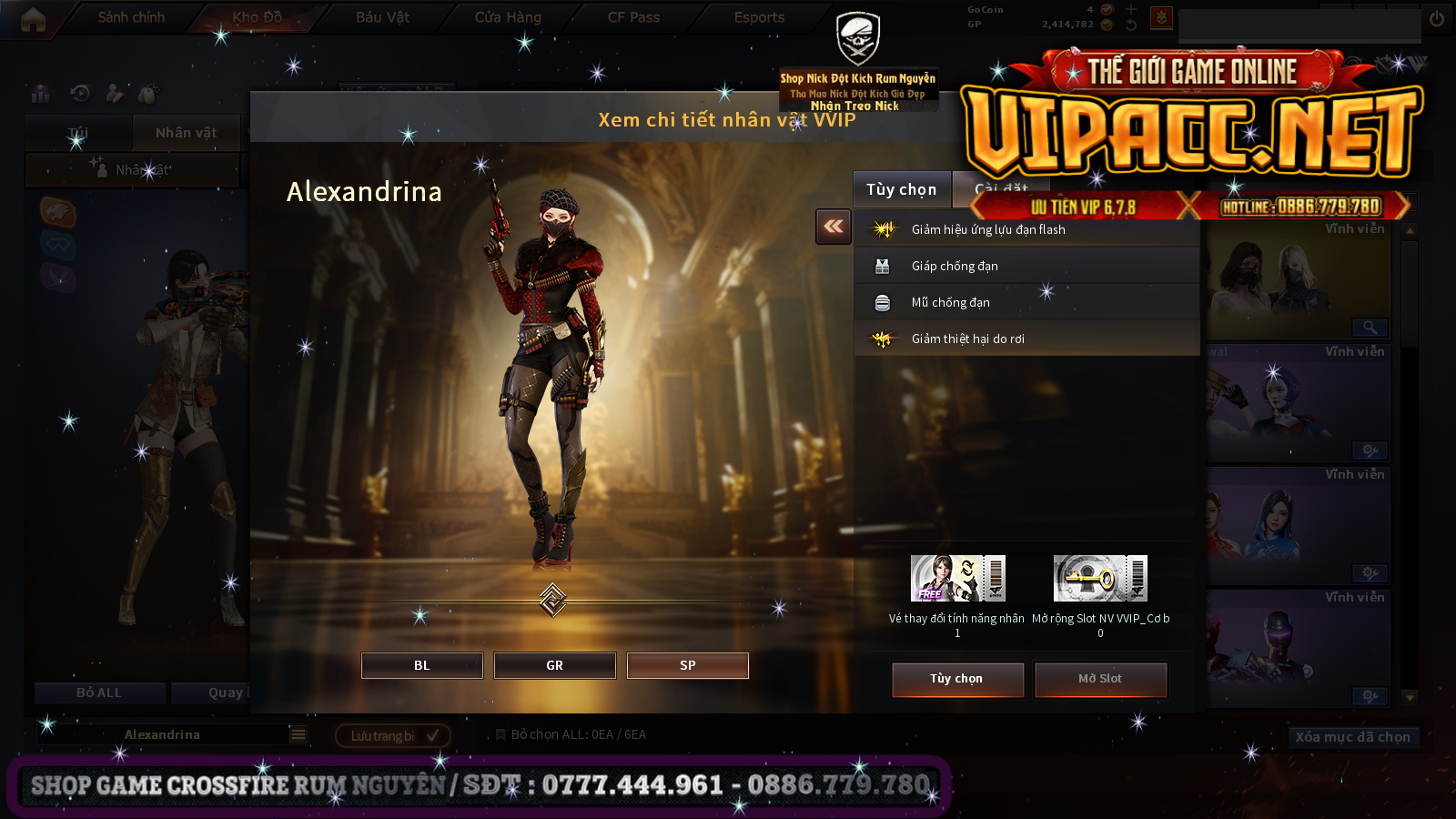Open the CF Pass tab
The height and width of the screenshot is (819, 1456).
pyautogui.click(x=633, y=17)
